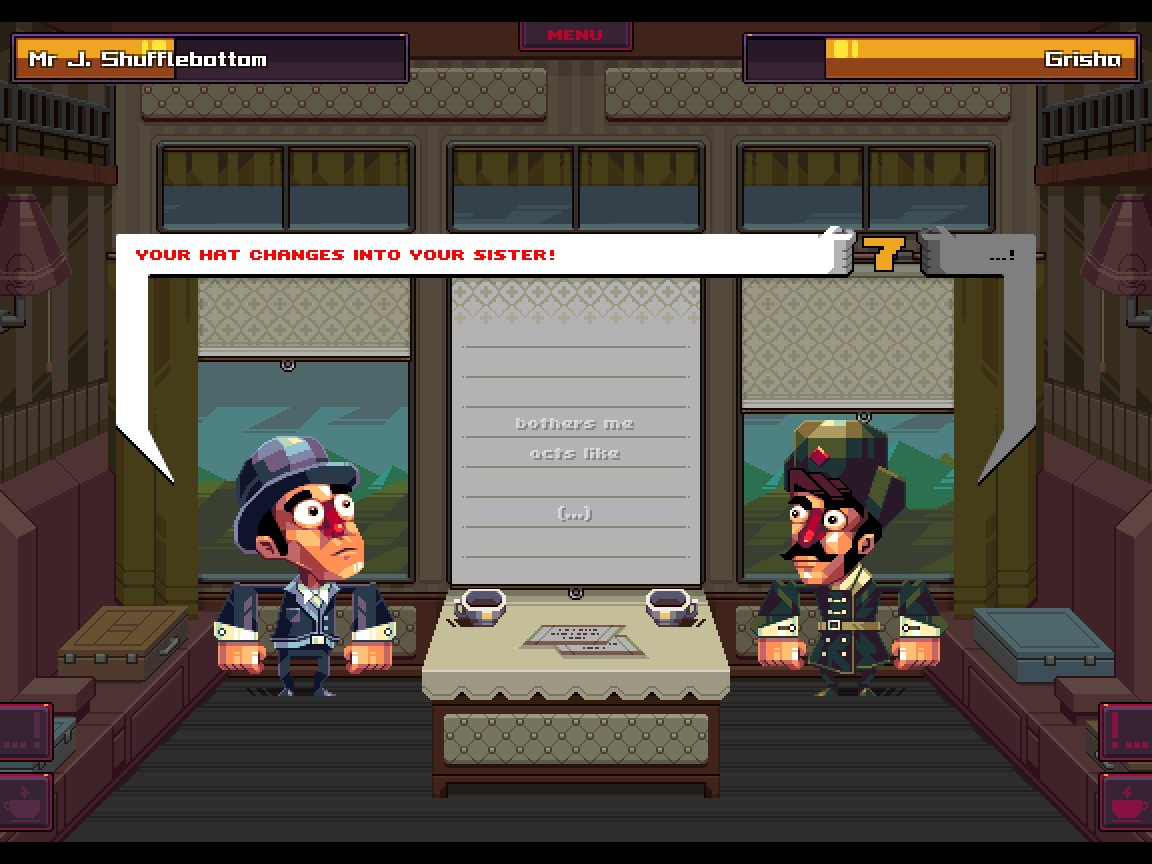
Task: Select the "(...)" continuation phrase
Action: (575, 513)
